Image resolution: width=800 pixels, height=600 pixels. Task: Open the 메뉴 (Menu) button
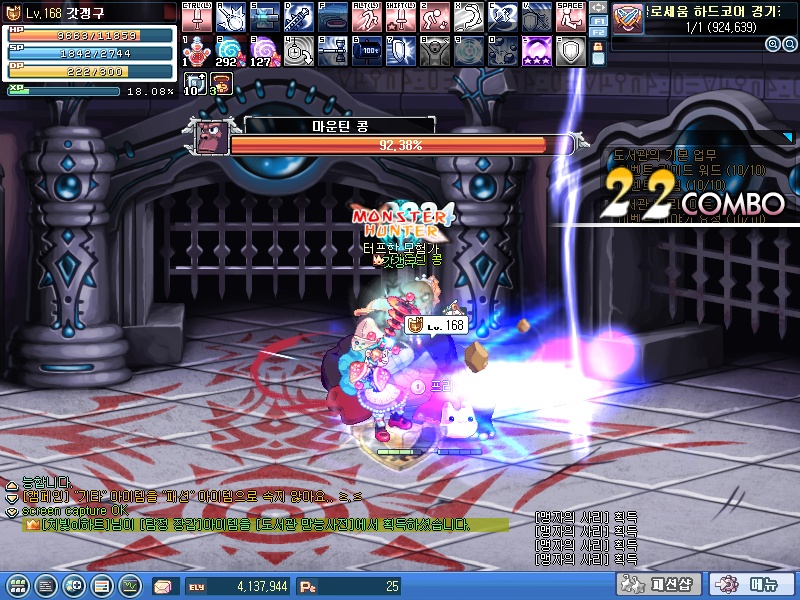click(x=751, y=585)
